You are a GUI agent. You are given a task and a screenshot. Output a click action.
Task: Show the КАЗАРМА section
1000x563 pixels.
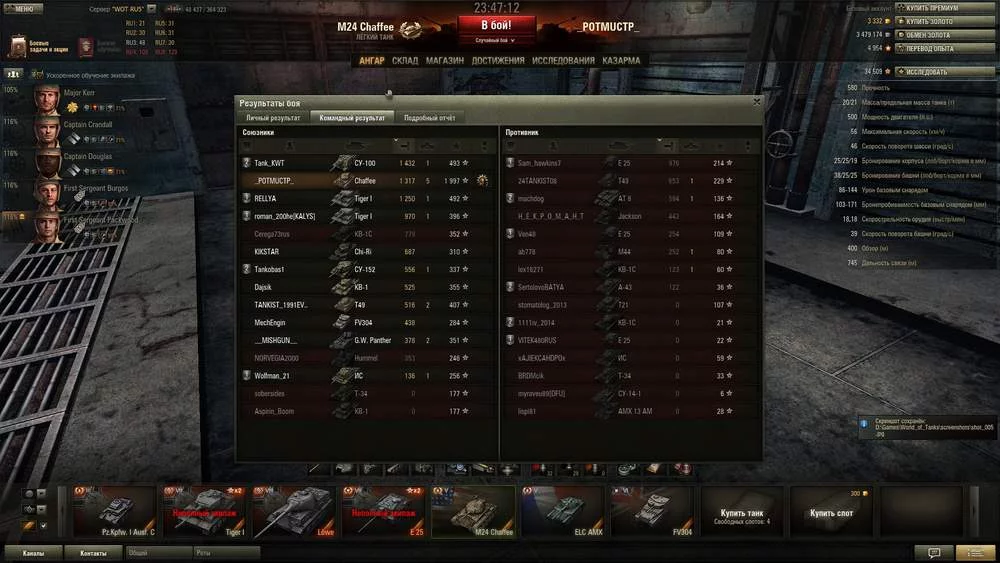tap(621, 60)
